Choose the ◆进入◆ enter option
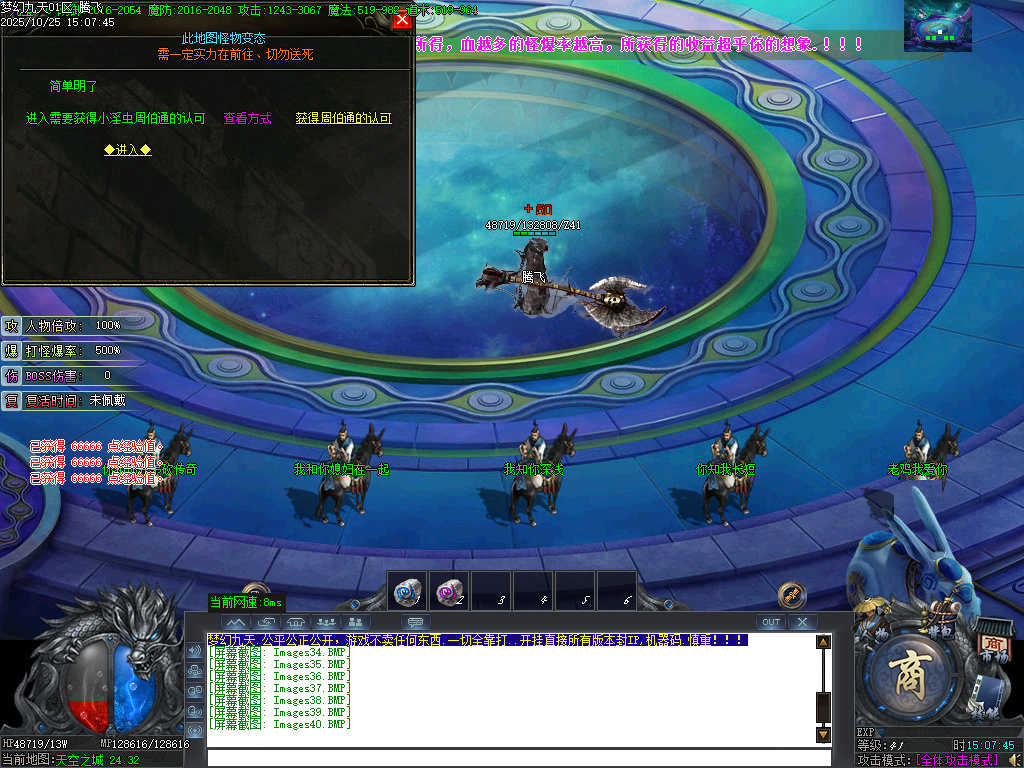This screenshot has width=1024, height=768. (128, 150)
